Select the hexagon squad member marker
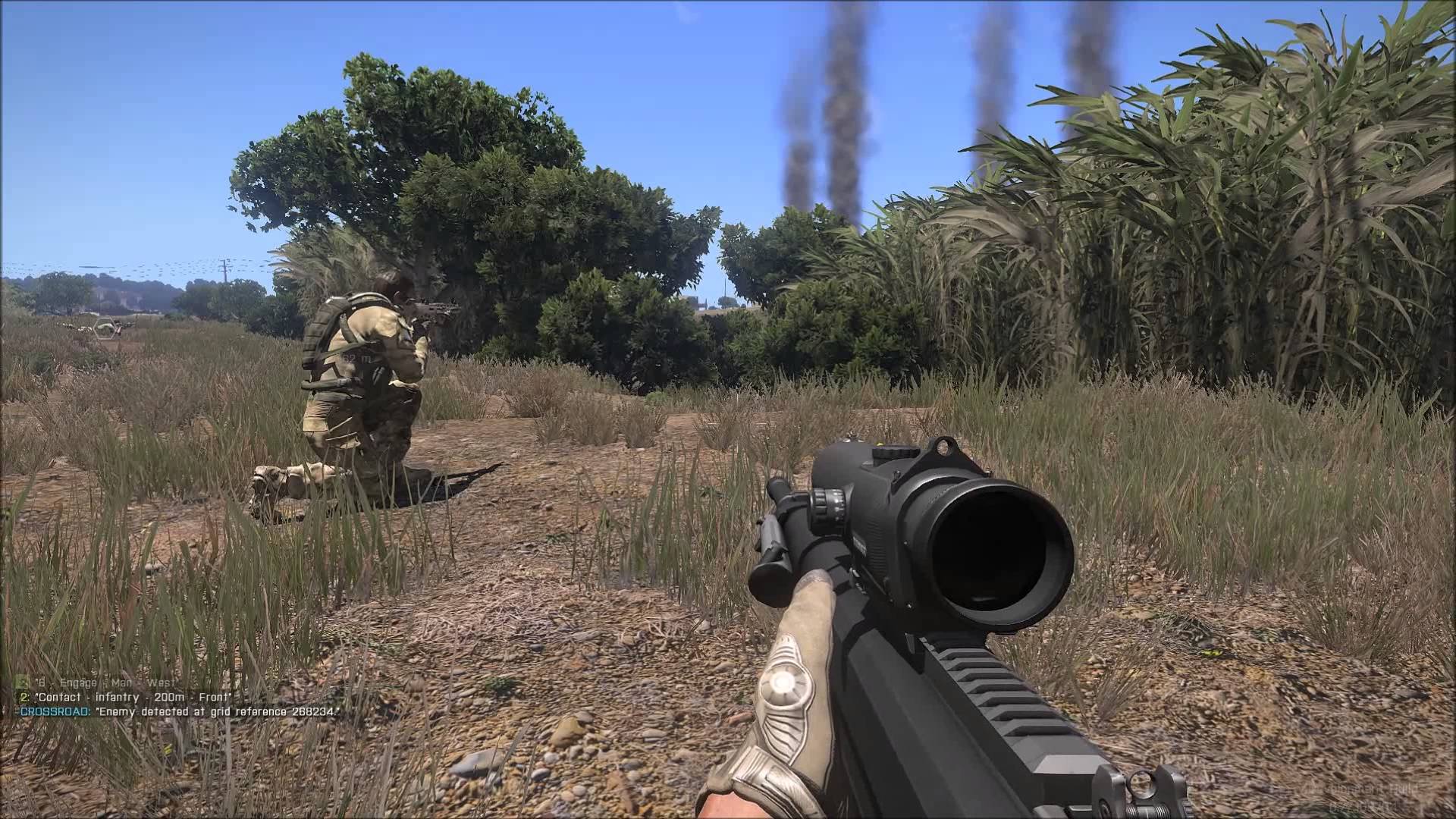Screen dimensions: 1456x819 (104, 328)
